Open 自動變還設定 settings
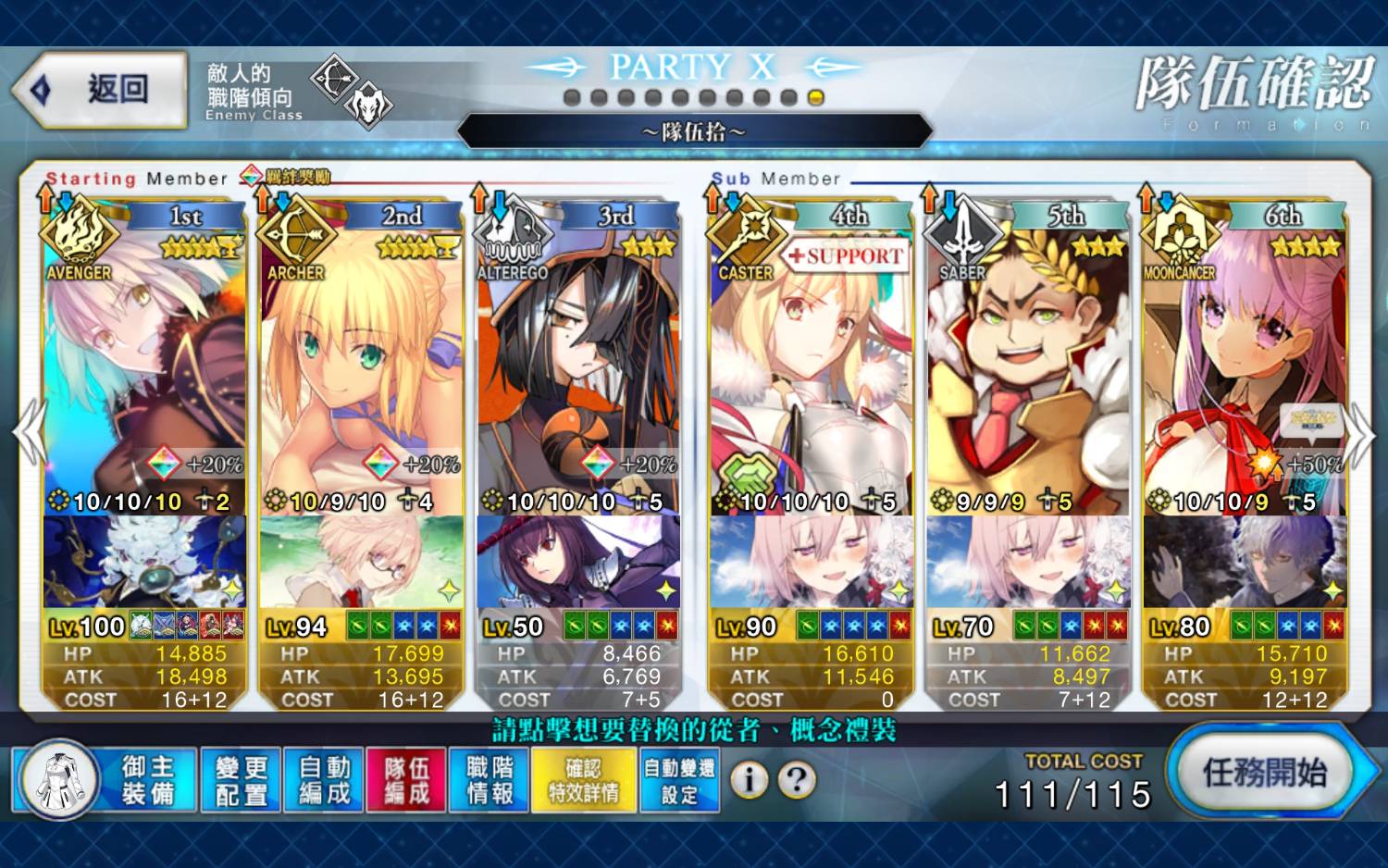Screen dimensions: 1388x868 tap(679, 780)
